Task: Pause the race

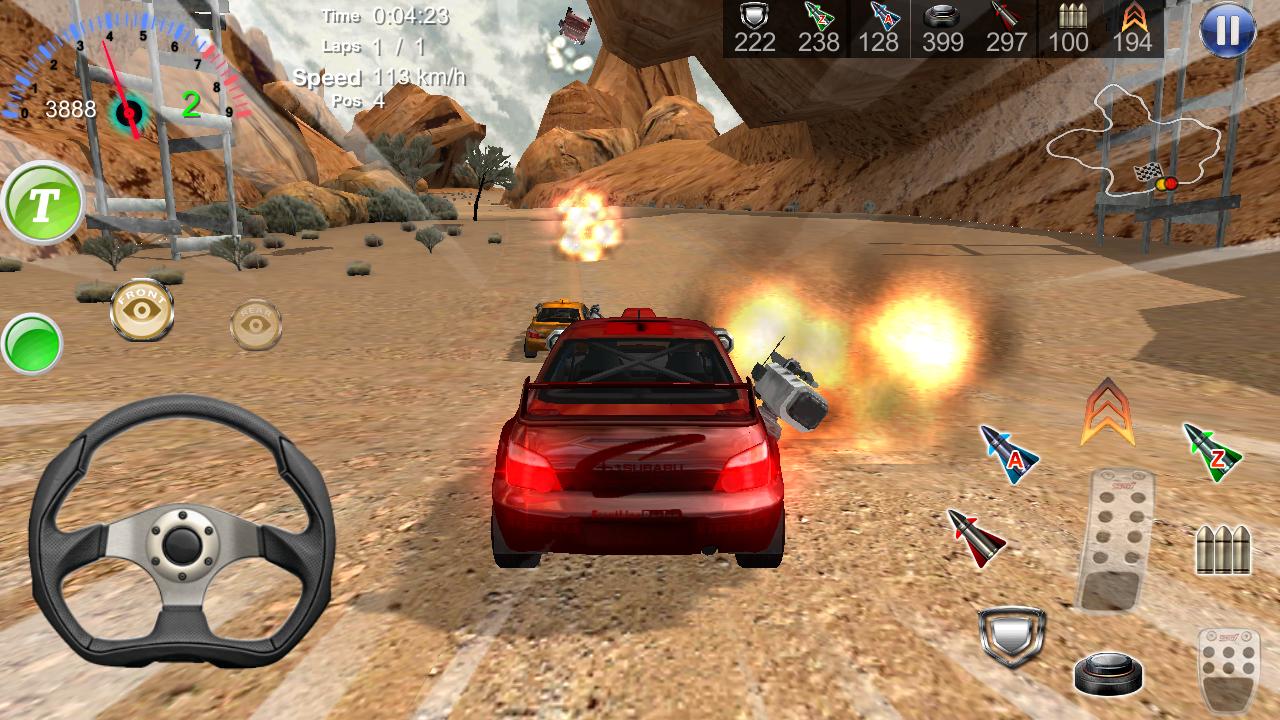Action: [1230, 29]
